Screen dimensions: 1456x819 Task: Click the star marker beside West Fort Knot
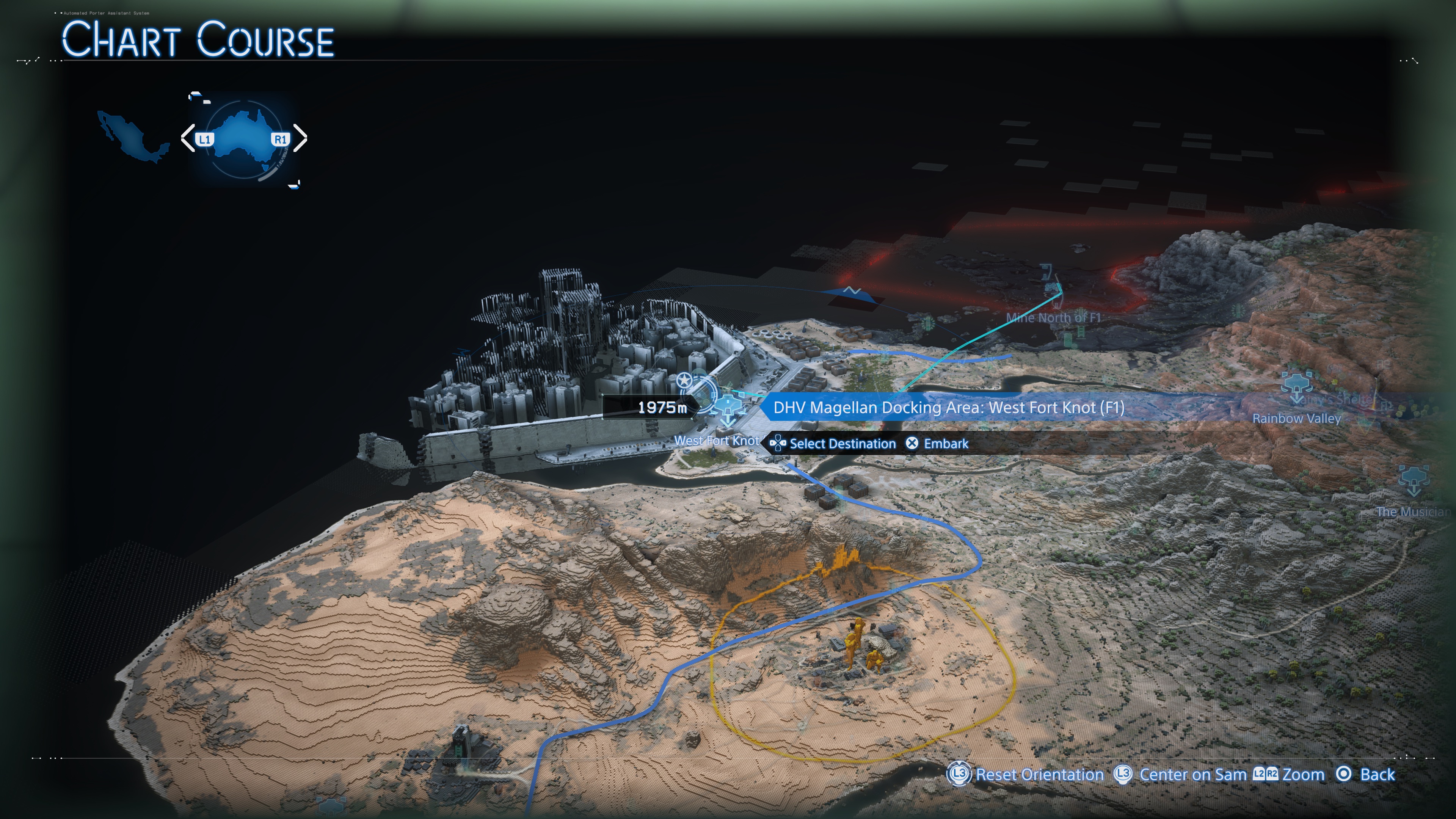coord(684,380)
